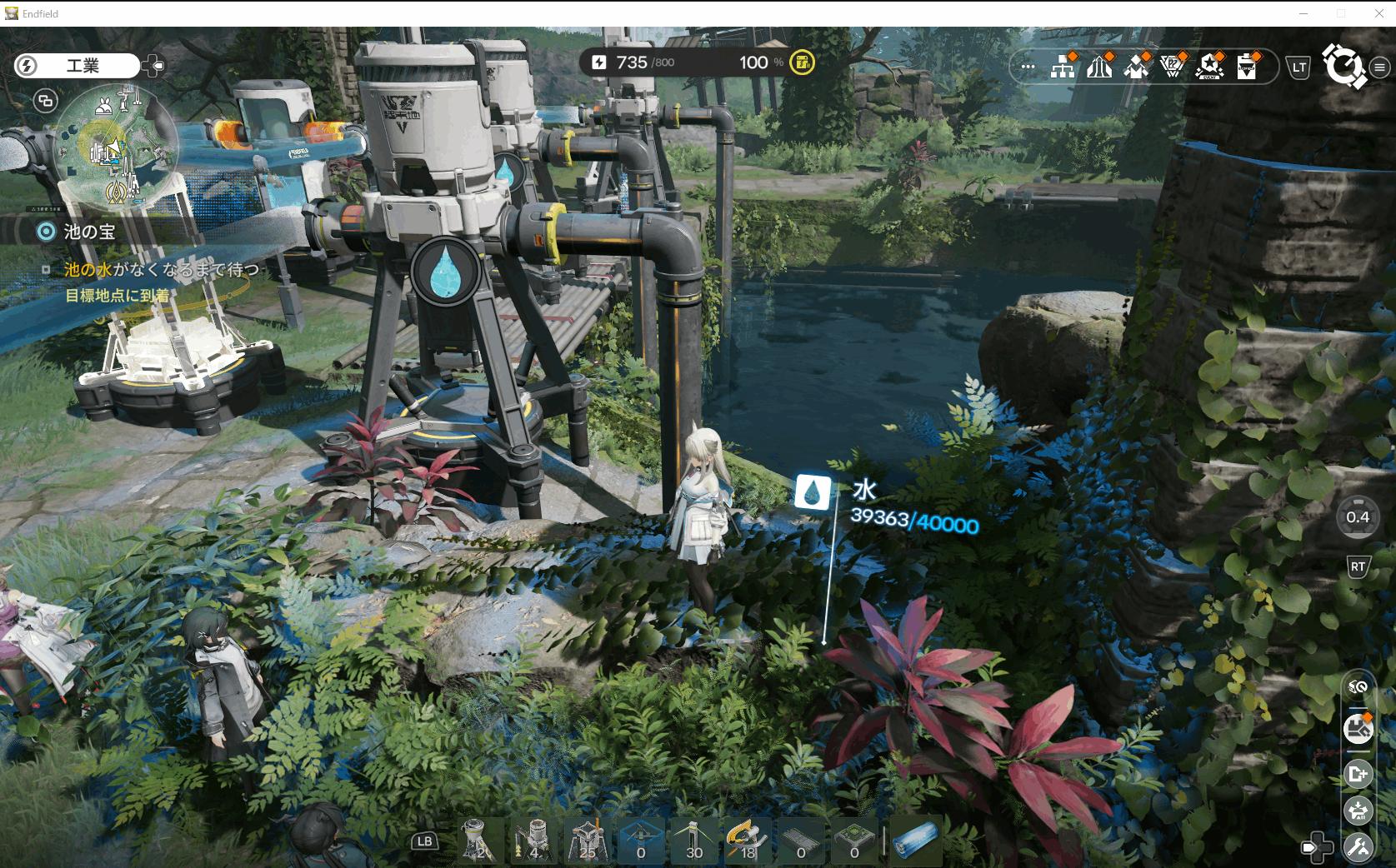Select the yellow curved device with count 18
The image size is (1396, 868).
(747, 840)
